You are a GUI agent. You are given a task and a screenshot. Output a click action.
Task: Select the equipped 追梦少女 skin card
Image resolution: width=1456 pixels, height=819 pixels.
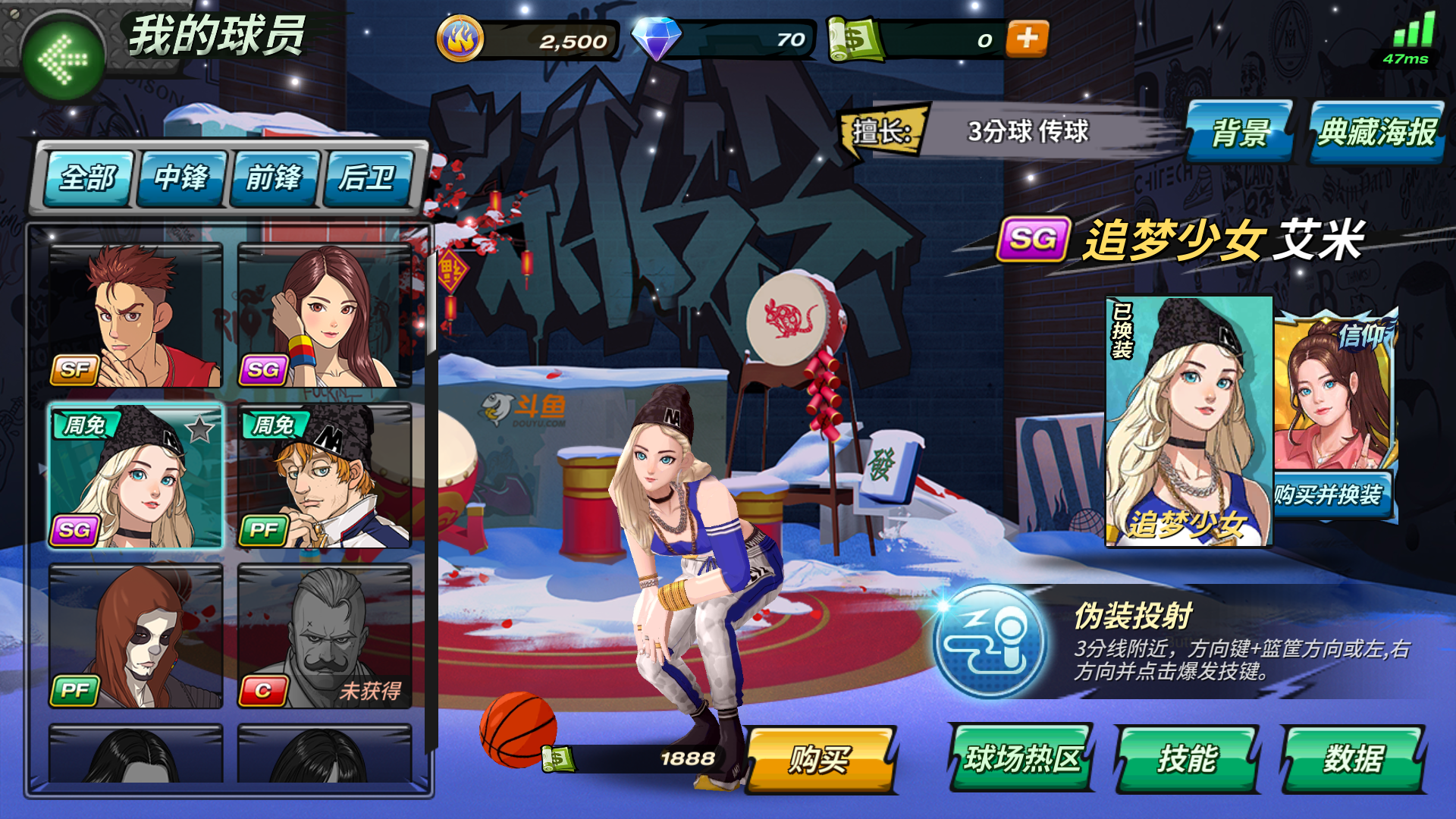click(1188, 421)
